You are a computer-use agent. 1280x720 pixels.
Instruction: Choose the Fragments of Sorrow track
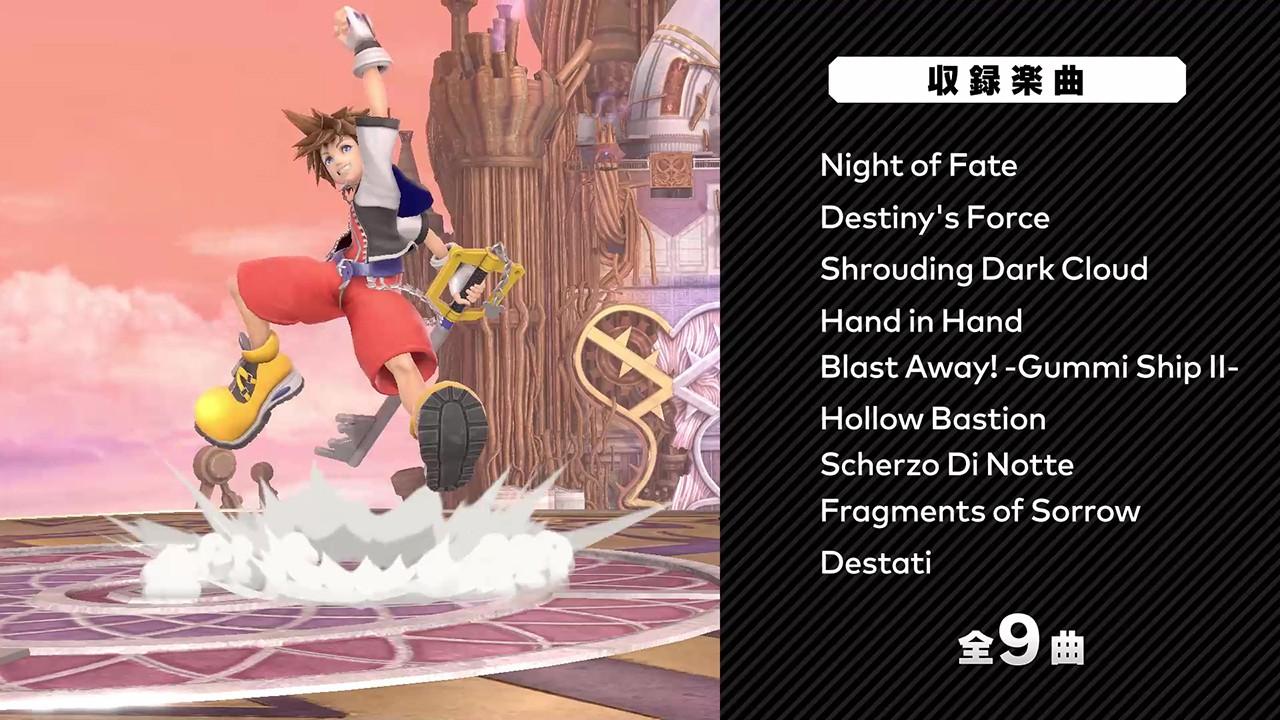tap(979, 511)
